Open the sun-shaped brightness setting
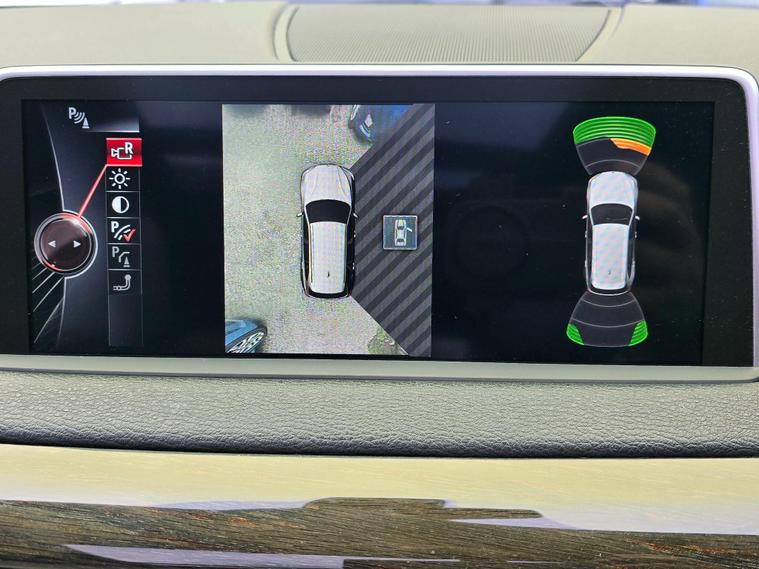 point(121,179)
